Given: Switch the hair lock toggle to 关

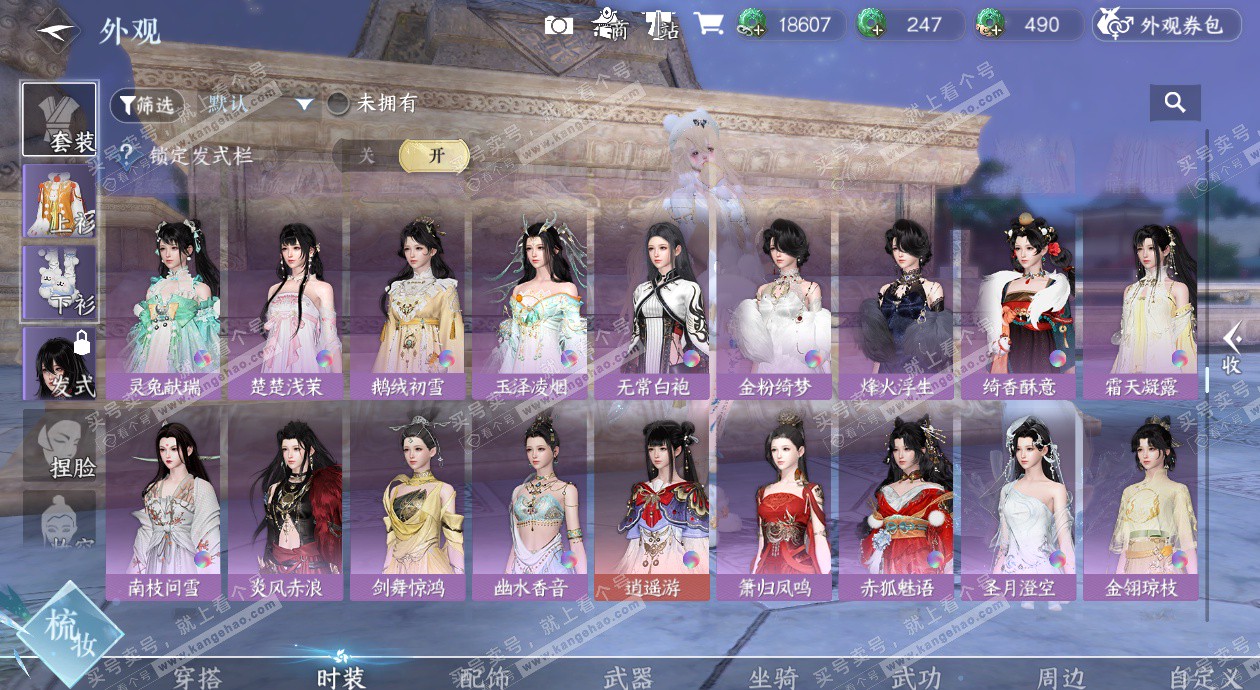Looking at the screenshot, I should tap(367, 156).
